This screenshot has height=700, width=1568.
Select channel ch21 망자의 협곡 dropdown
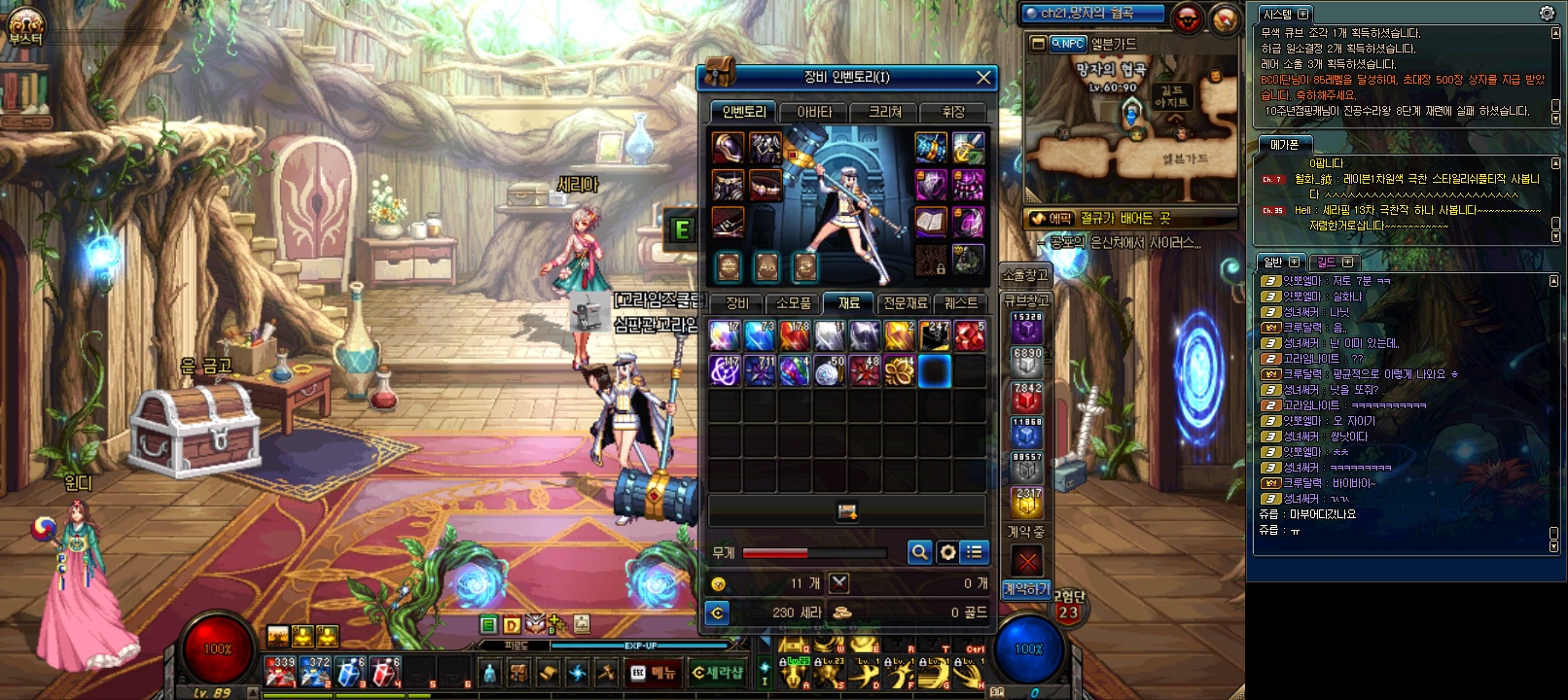(x=1092, y=14)
